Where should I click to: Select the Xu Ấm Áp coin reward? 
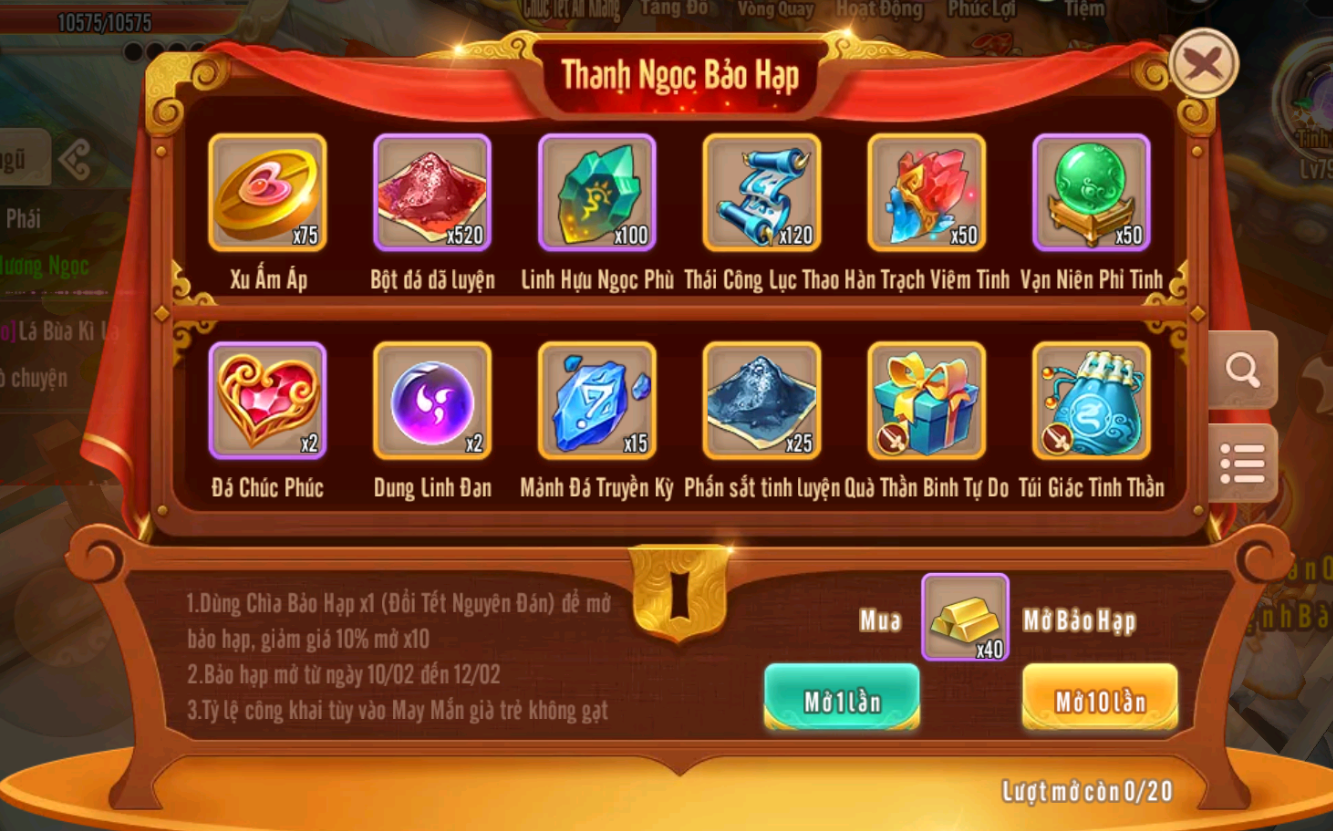267,192
